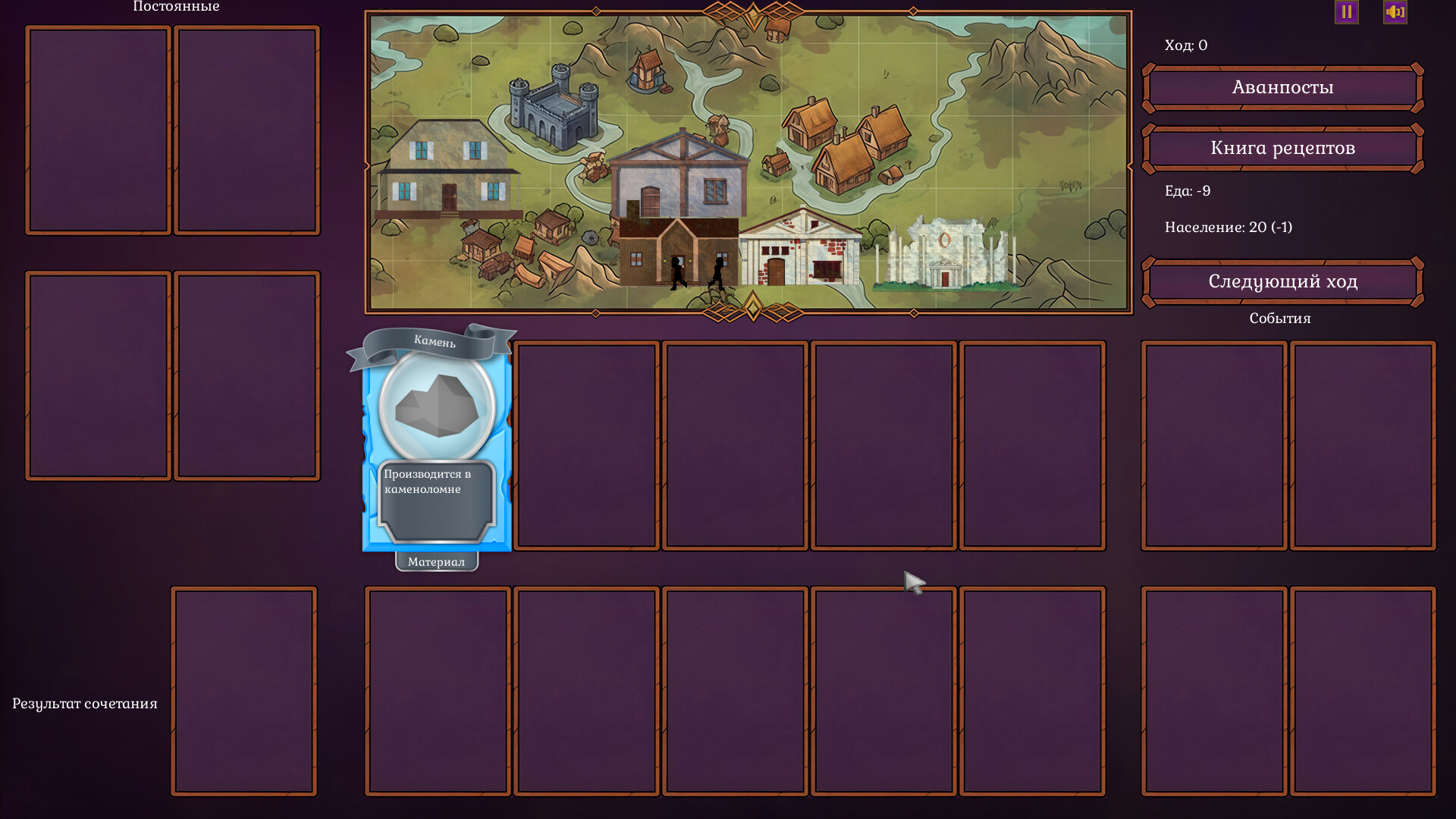The height and width of the screenshot is (819, 1456).
Task: Open the Аванпосты panel
Action: point(1282,87)
